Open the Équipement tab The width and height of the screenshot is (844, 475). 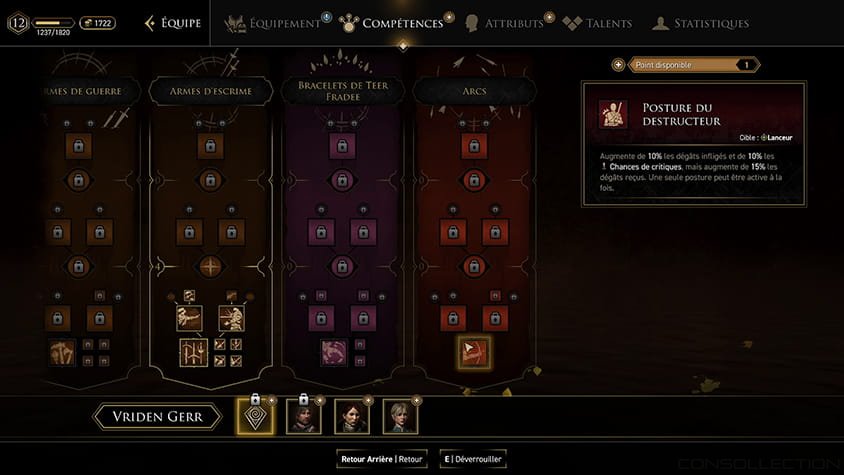point(276,23)
